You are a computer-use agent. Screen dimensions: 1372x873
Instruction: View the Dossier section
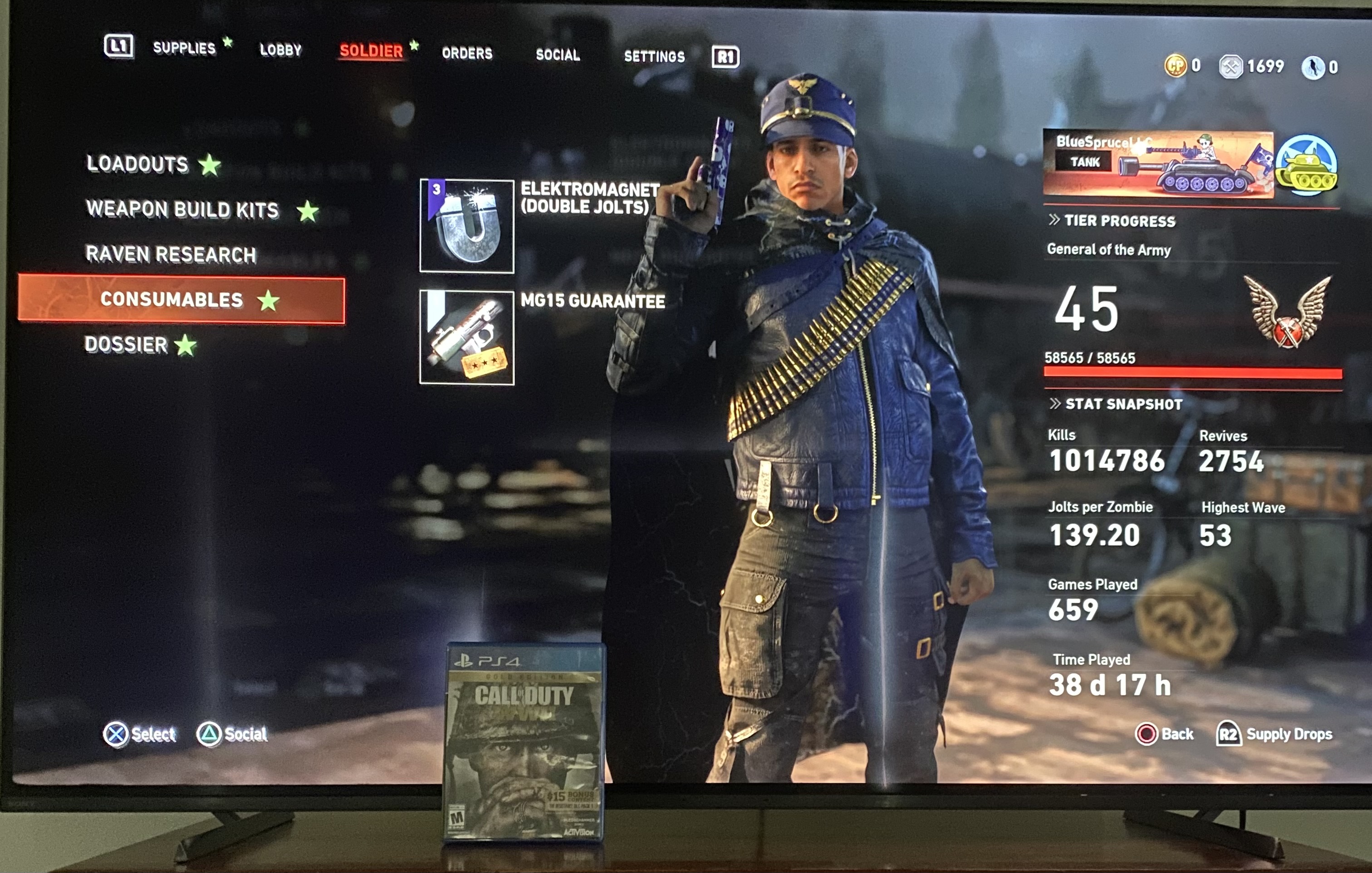126,345
